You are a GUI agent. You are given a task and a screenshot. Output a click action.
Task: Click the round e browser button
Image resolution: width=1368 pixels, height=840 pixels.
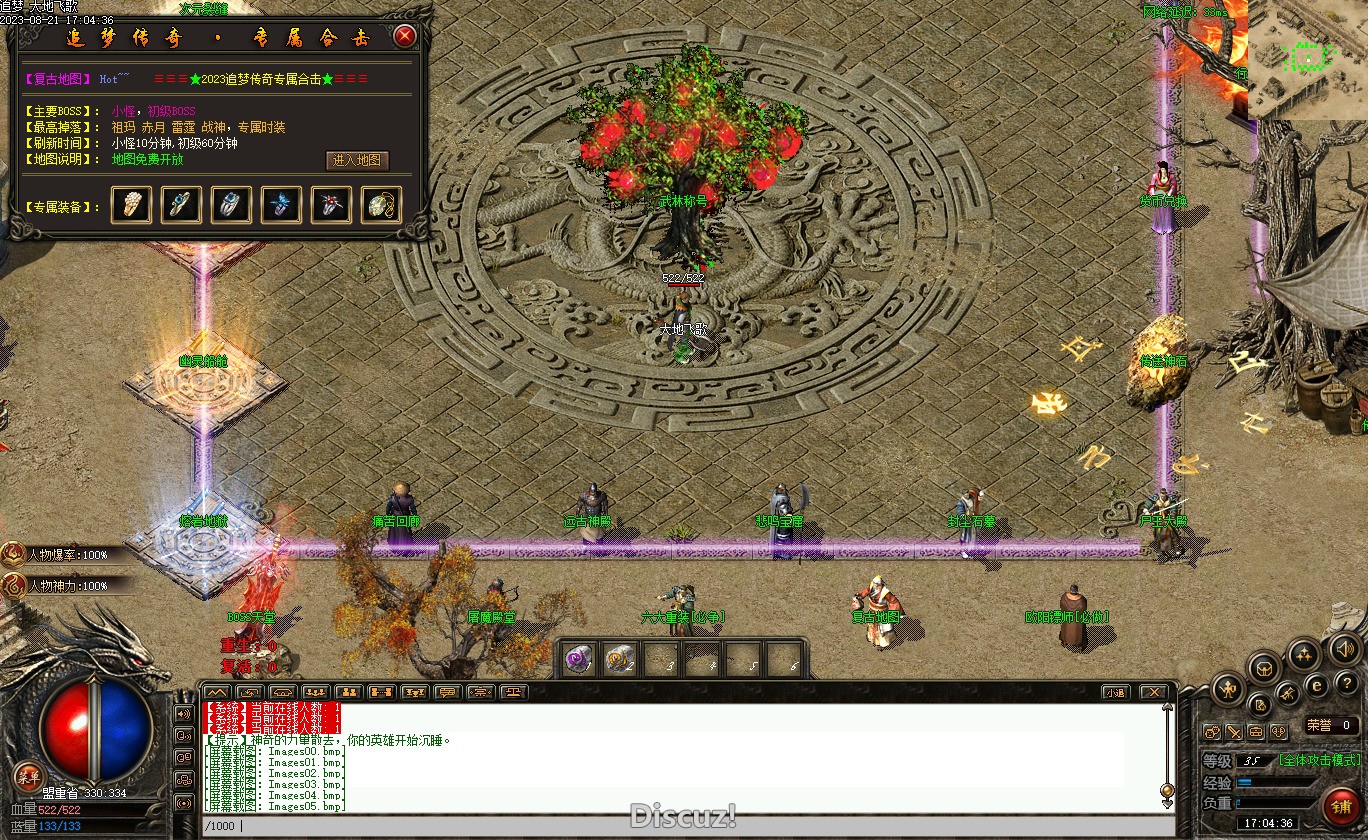[x=1317, y=686]
